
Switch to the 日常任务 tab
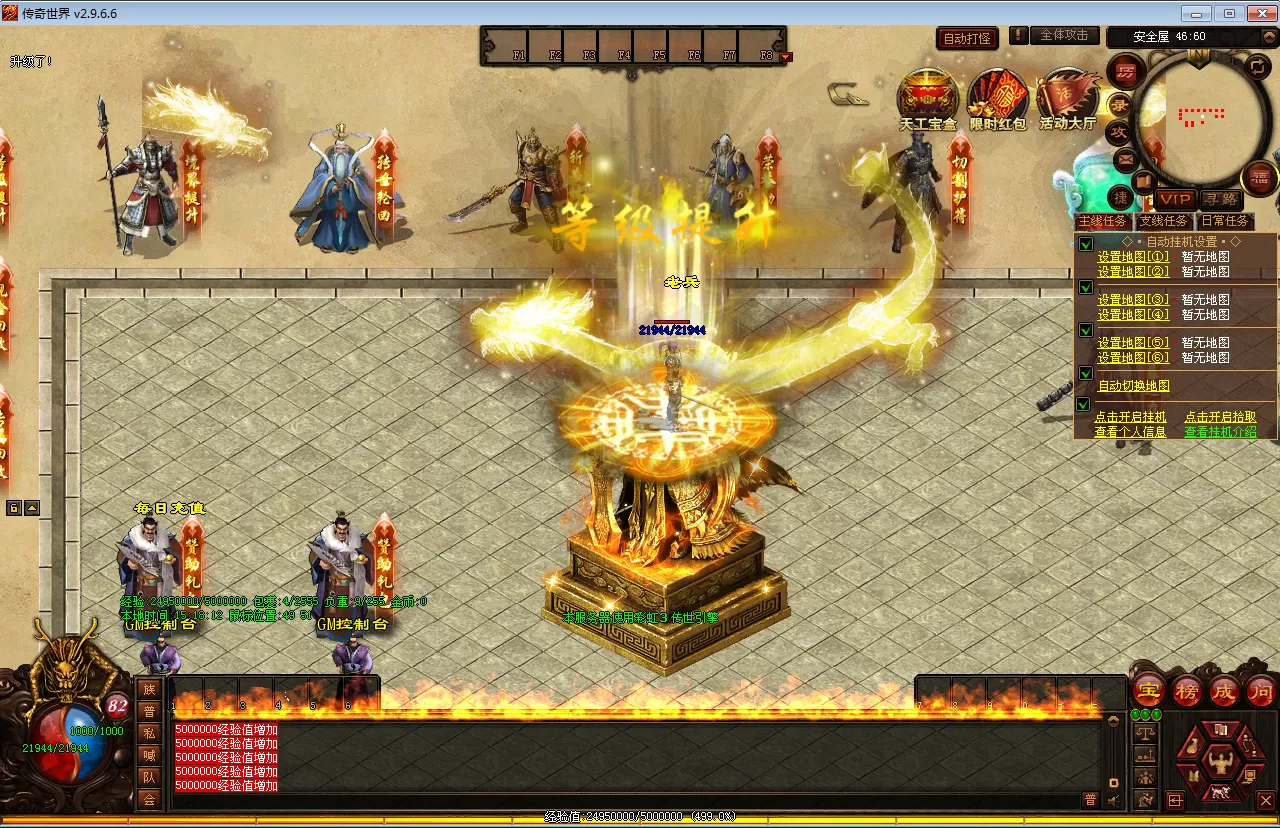1224,221
